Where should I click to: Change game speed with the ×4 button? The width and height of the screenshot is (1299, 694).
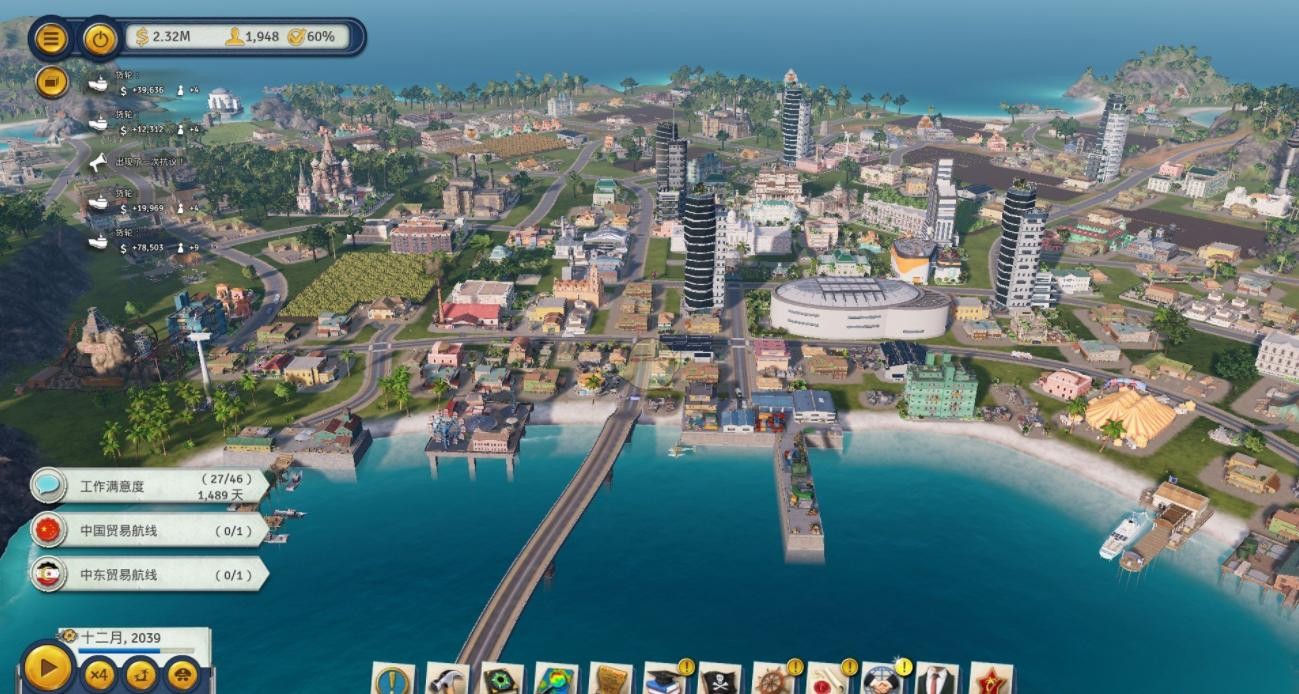click(x=98, y=675)
